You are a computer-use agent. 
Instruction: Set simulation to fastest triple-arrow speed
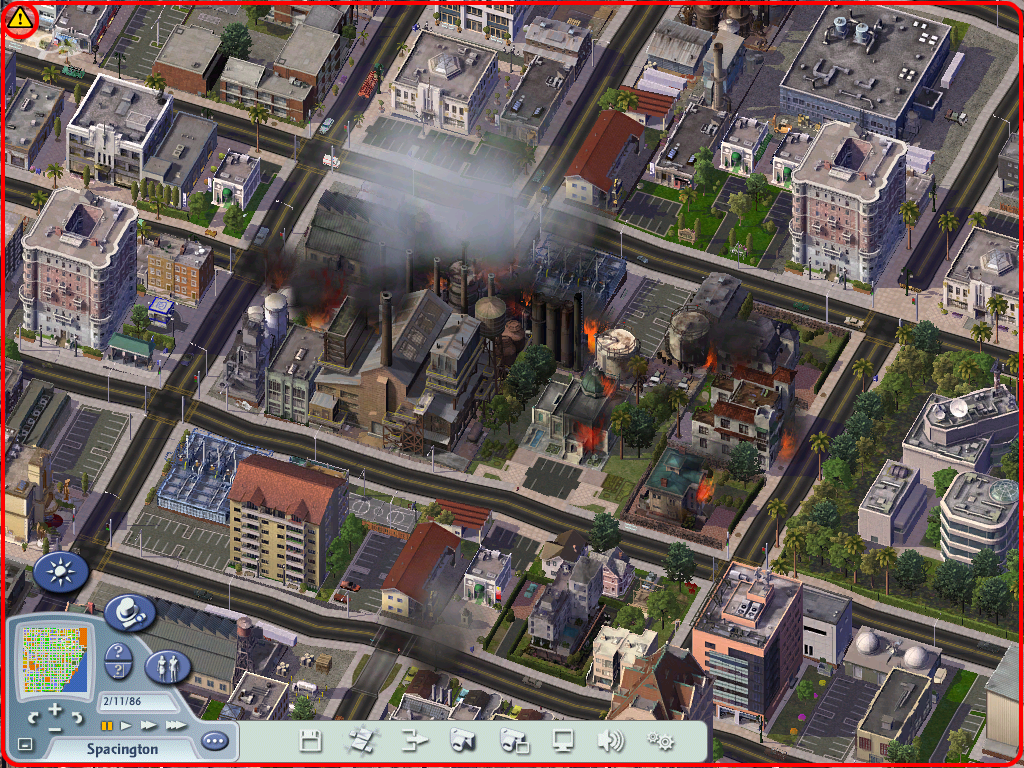click(176, 725)
